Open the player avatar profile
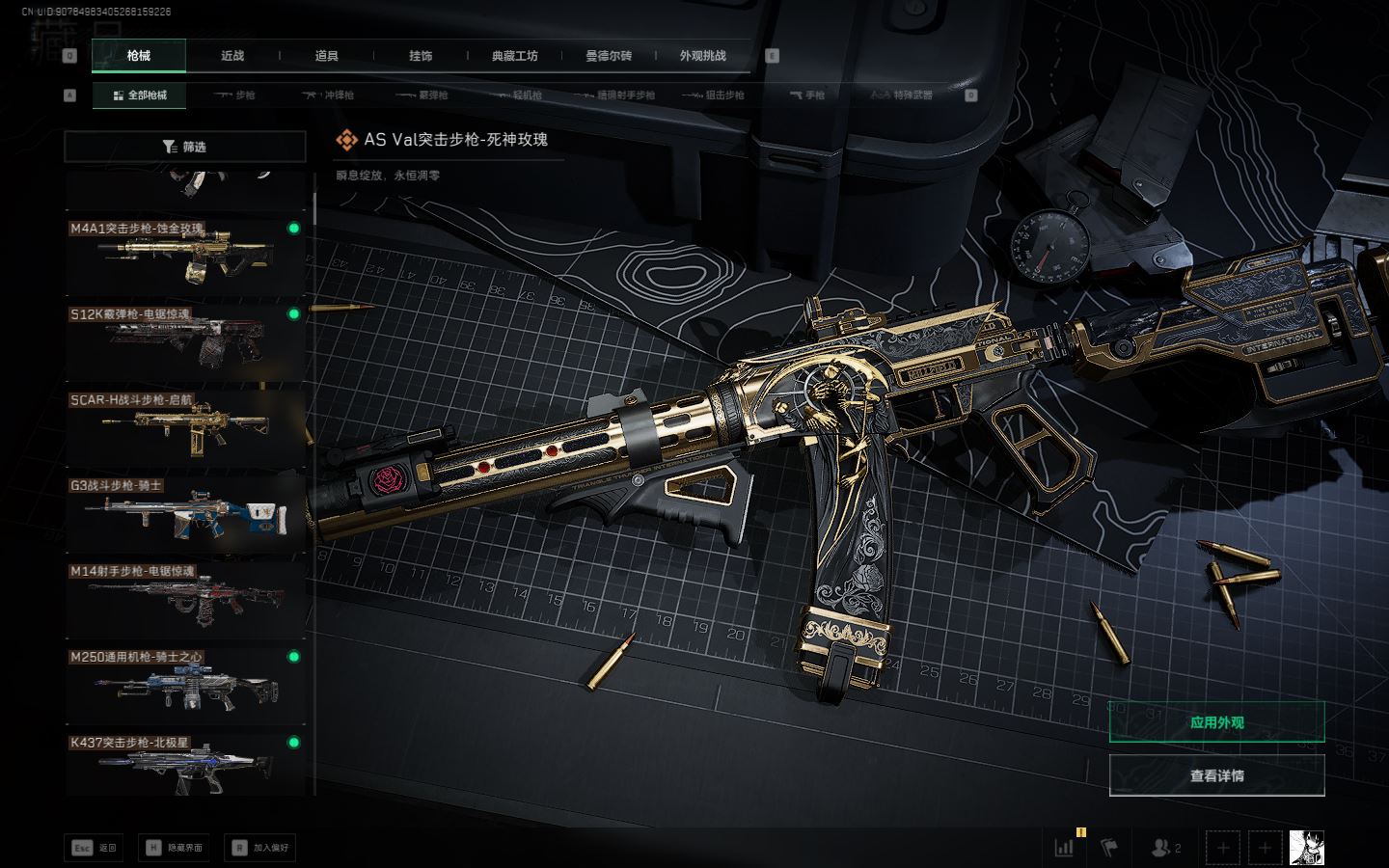The image size is (1389, 868). tap(1306, 849)
